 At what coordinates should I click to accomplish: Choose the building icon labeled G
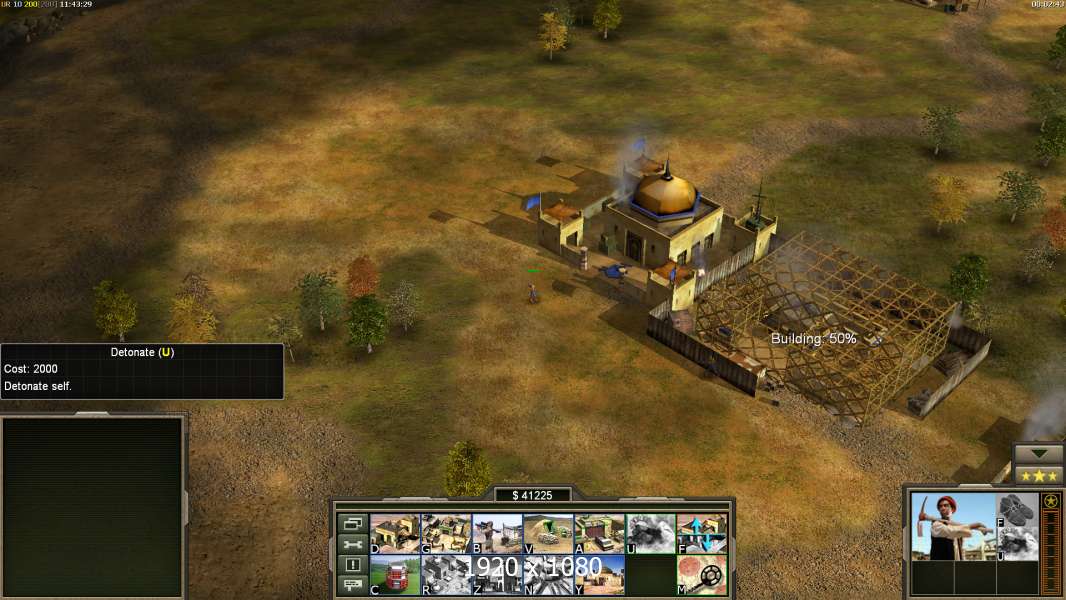446,533
